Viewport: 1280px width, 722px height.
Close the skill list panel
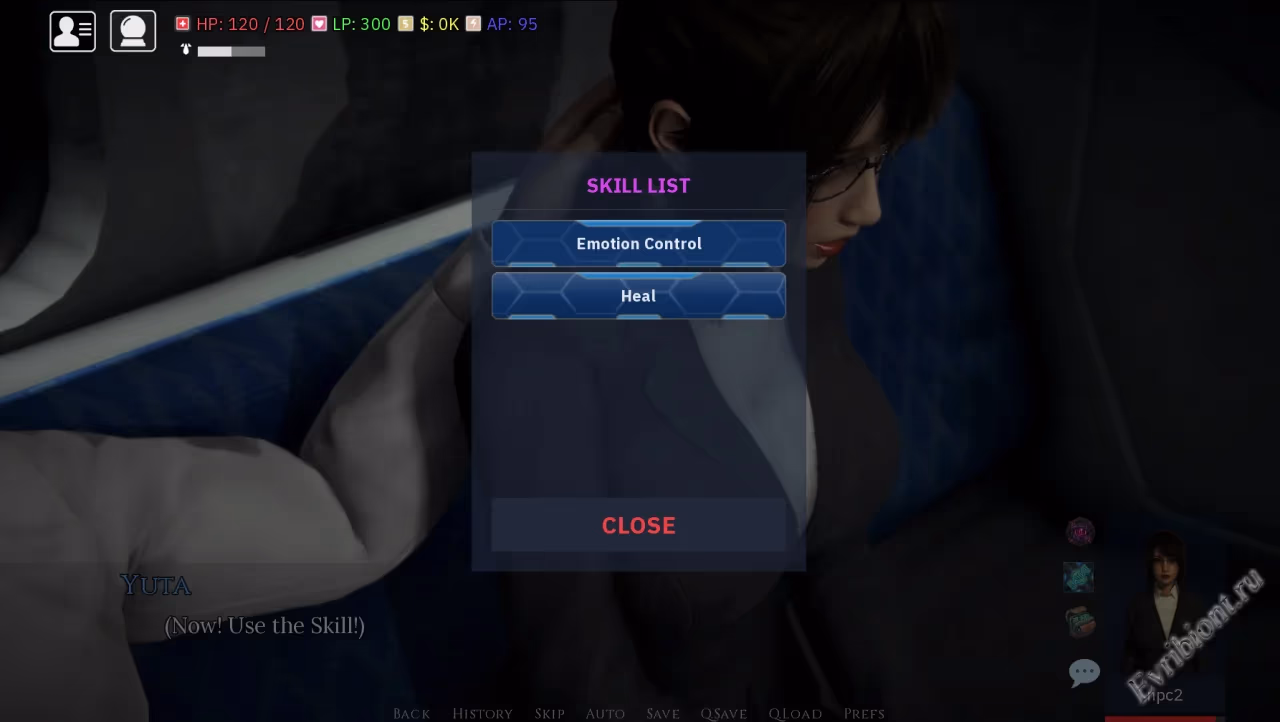click(638, 525)
